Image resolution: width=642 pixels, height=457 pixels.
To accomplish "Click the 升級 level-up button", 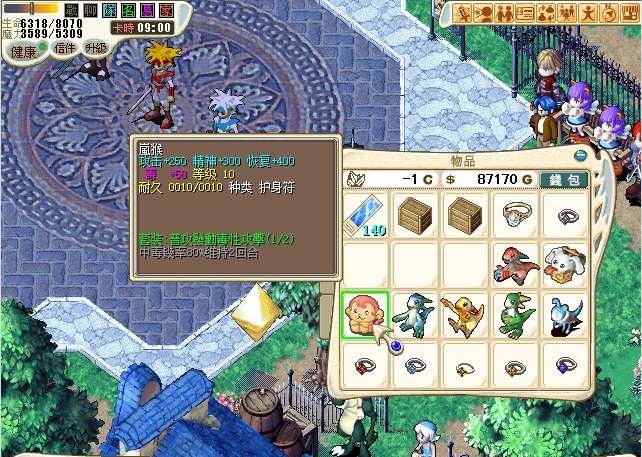I will (x=96, y=48).
